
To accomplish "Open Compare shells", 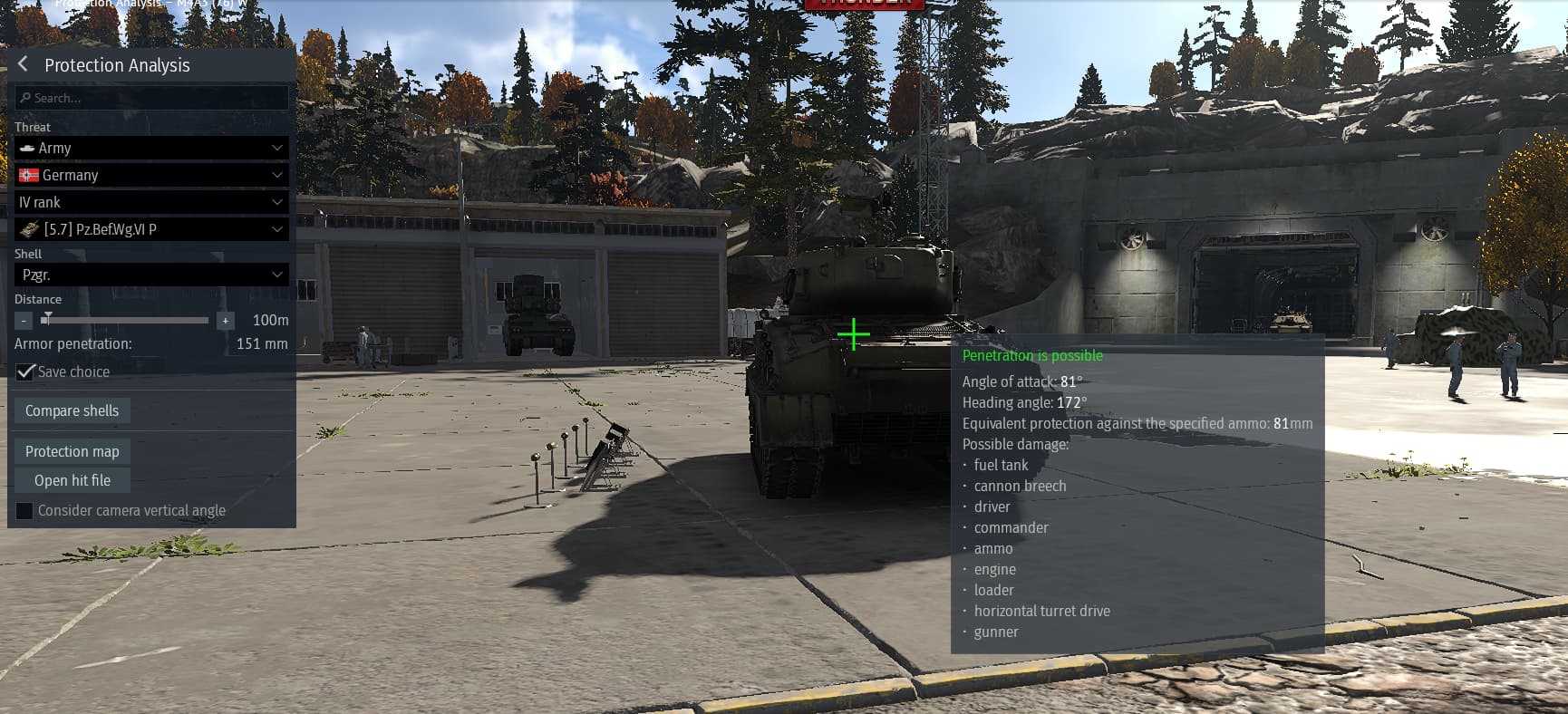I will pyautogui.click(x=73, y=410).
